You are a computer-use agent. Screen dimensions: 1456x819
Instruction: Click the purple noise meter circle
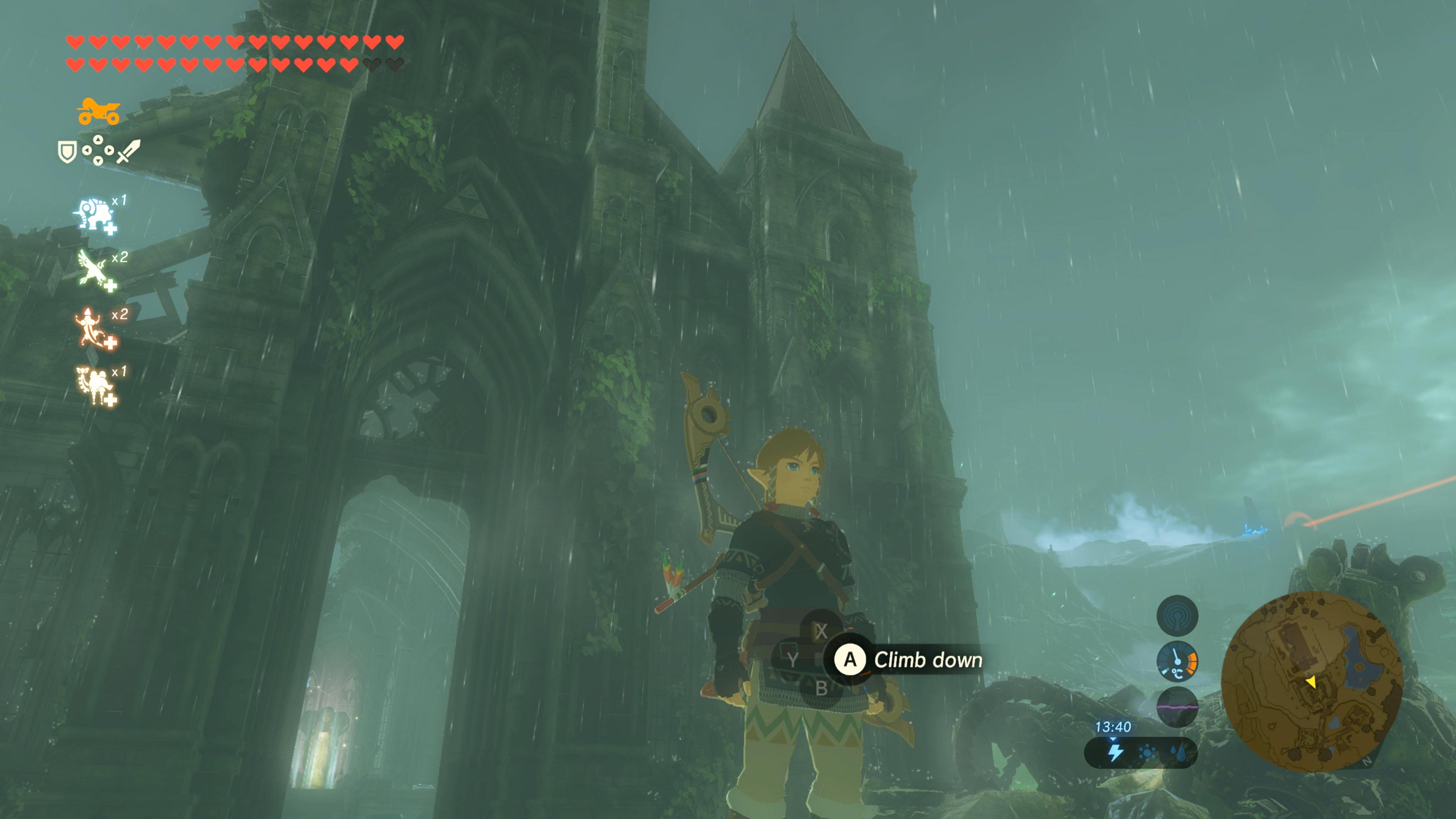pyautogui.click(x=1177, y=706)
